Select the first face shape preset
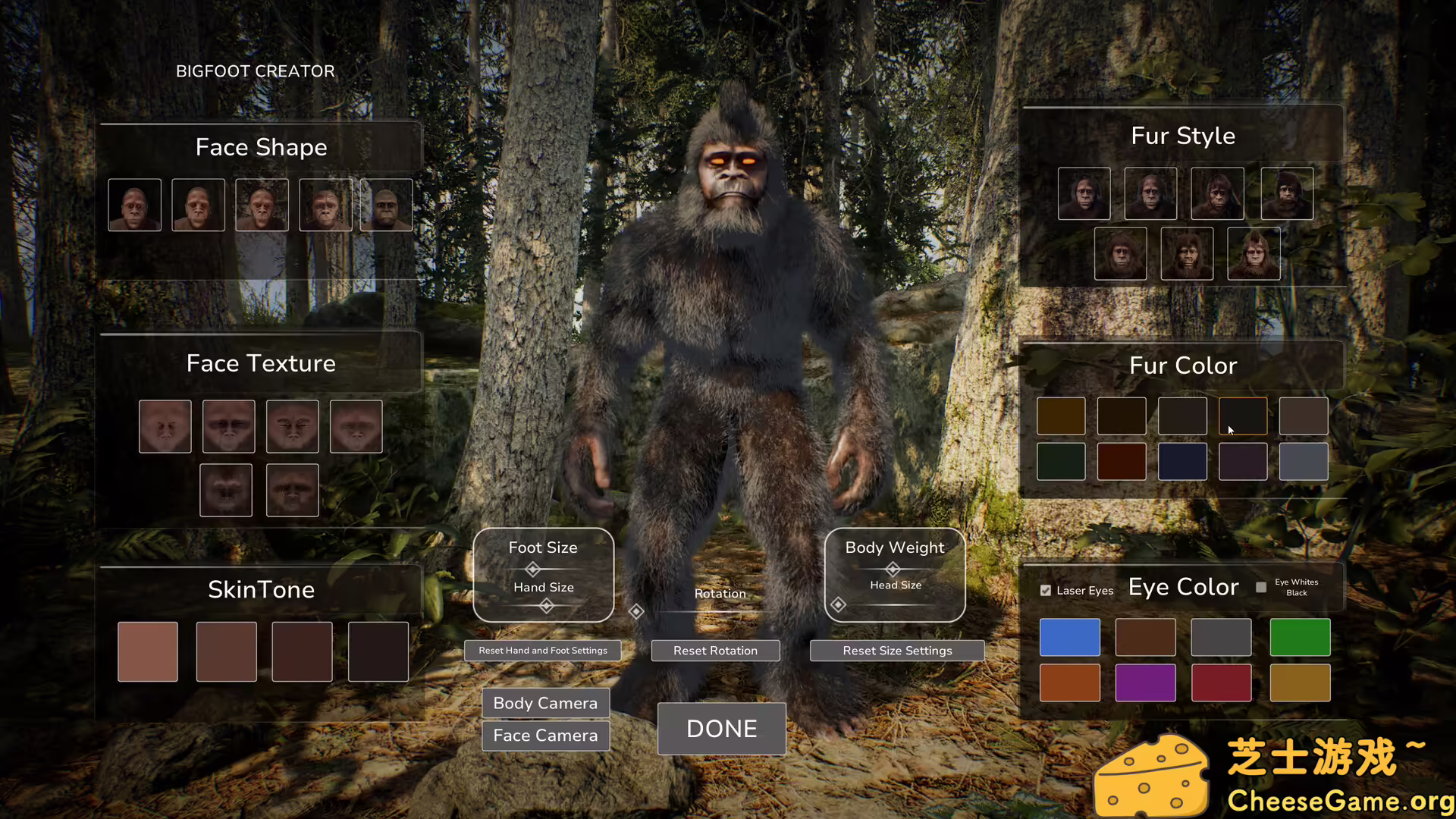Viewport: 1456px width, 819px height. 134,204
